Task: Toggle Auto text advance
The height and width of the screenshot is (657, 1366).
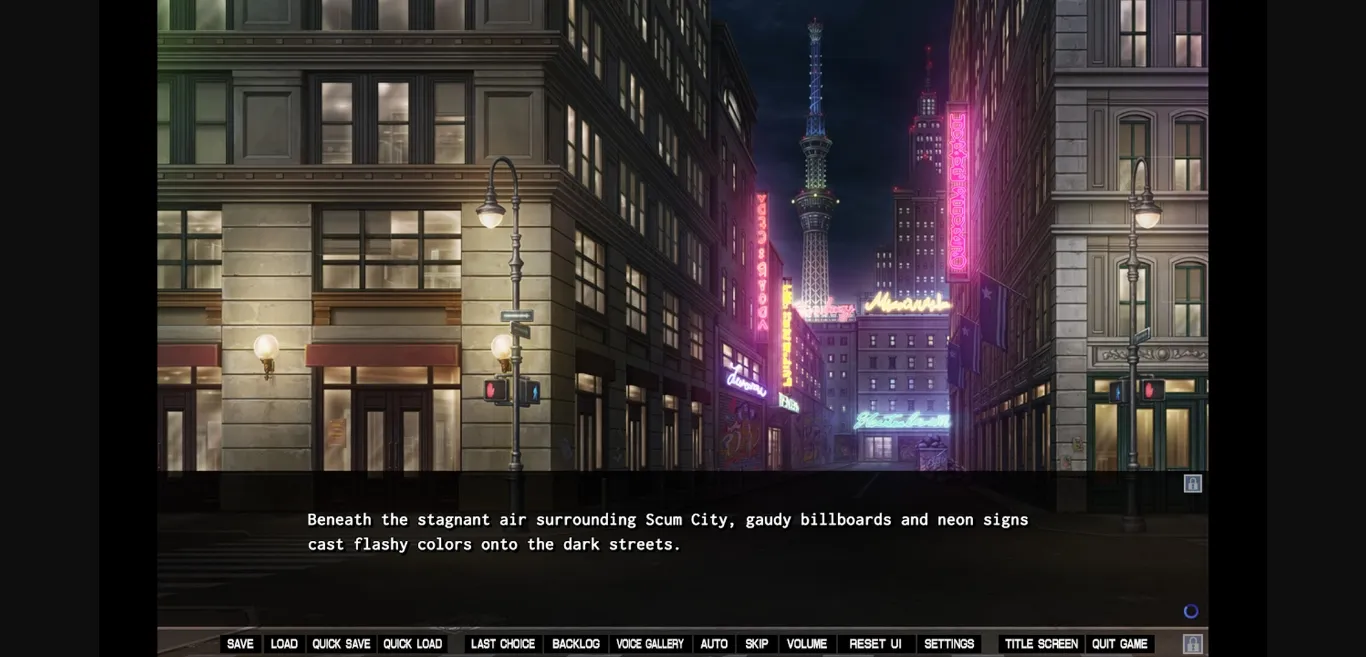Action: pyautogui.click(x=714, y=644)
